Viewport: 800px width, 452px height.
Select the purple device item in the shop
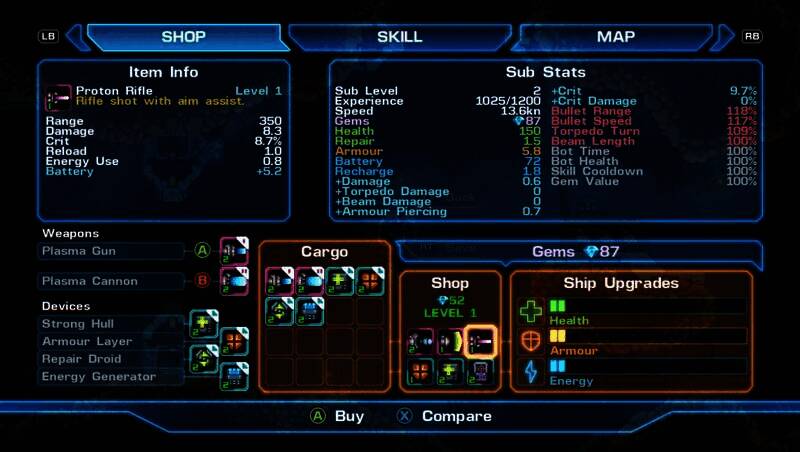(481, 371)
